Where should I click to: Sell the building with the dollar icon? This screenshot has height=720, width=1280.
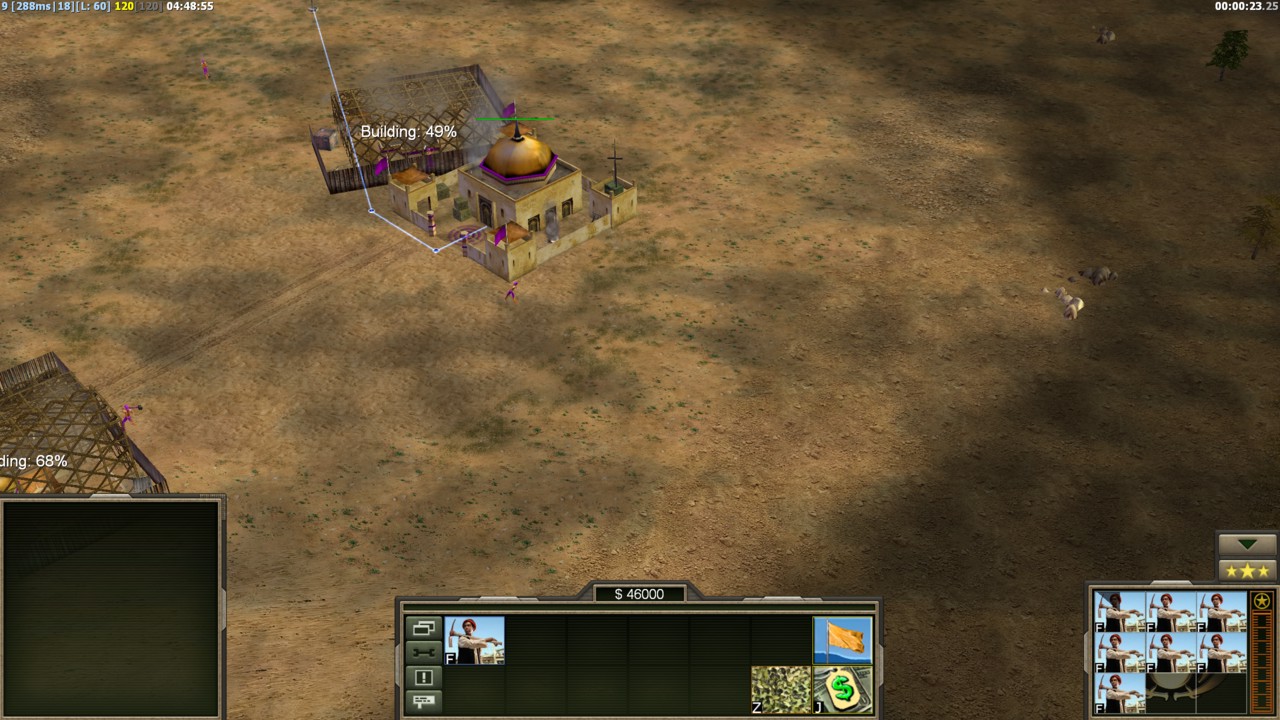click(x=842, y=689)
